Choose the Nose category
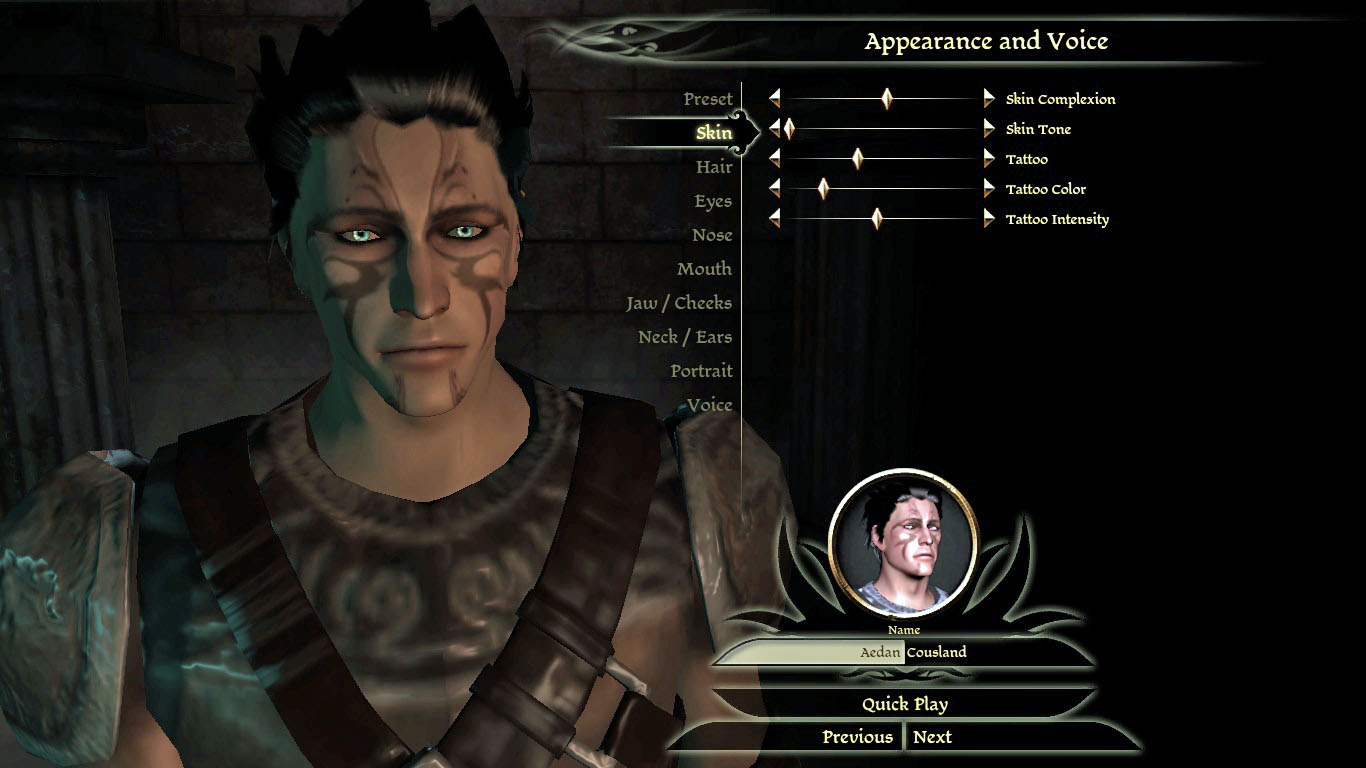 712,235
